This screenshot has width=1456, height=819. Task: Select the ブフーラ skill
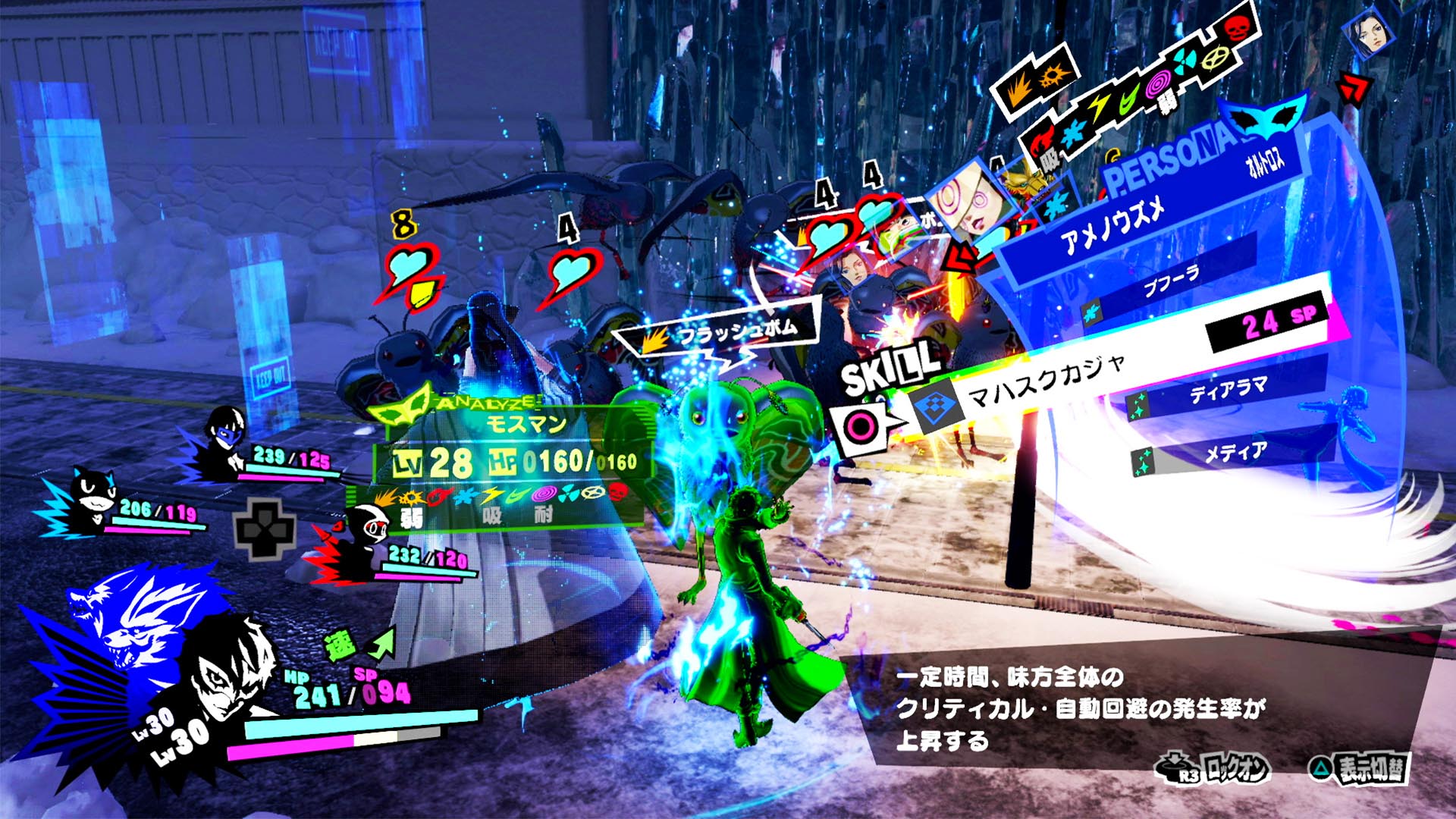1172,284
